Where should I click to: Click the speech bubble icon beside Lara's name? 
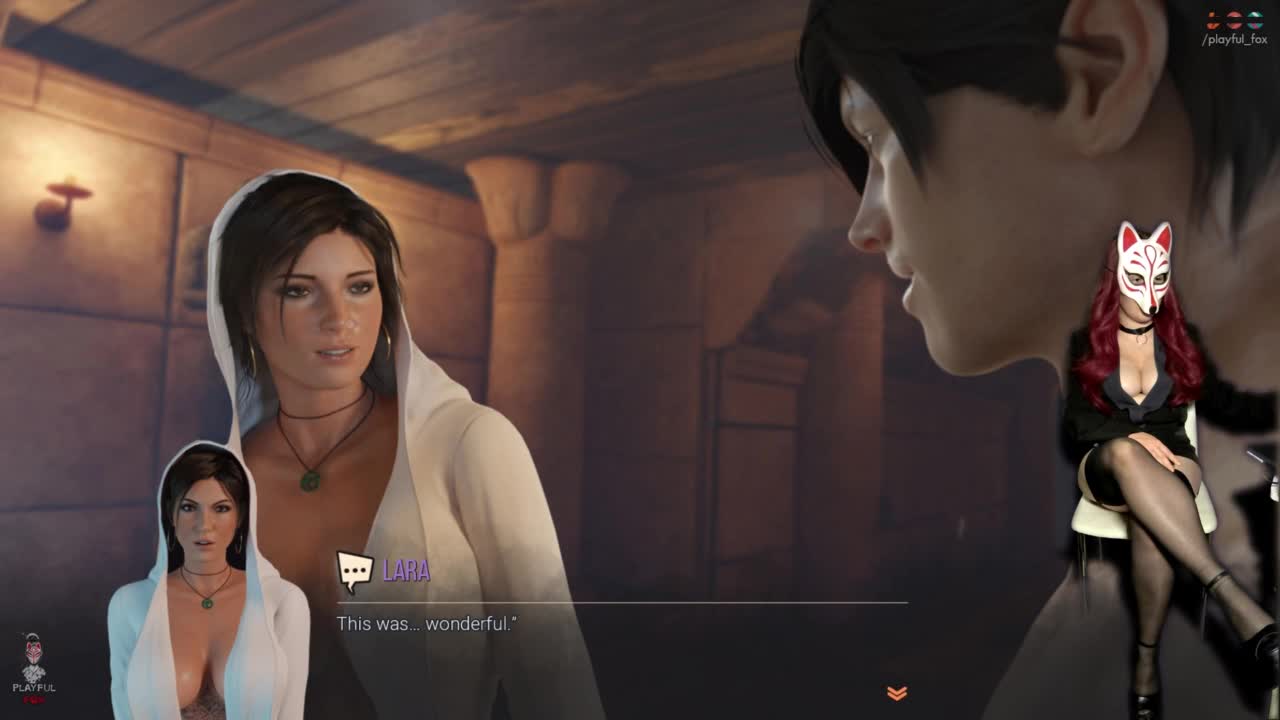pyautogui.click(x=354, y=571)
